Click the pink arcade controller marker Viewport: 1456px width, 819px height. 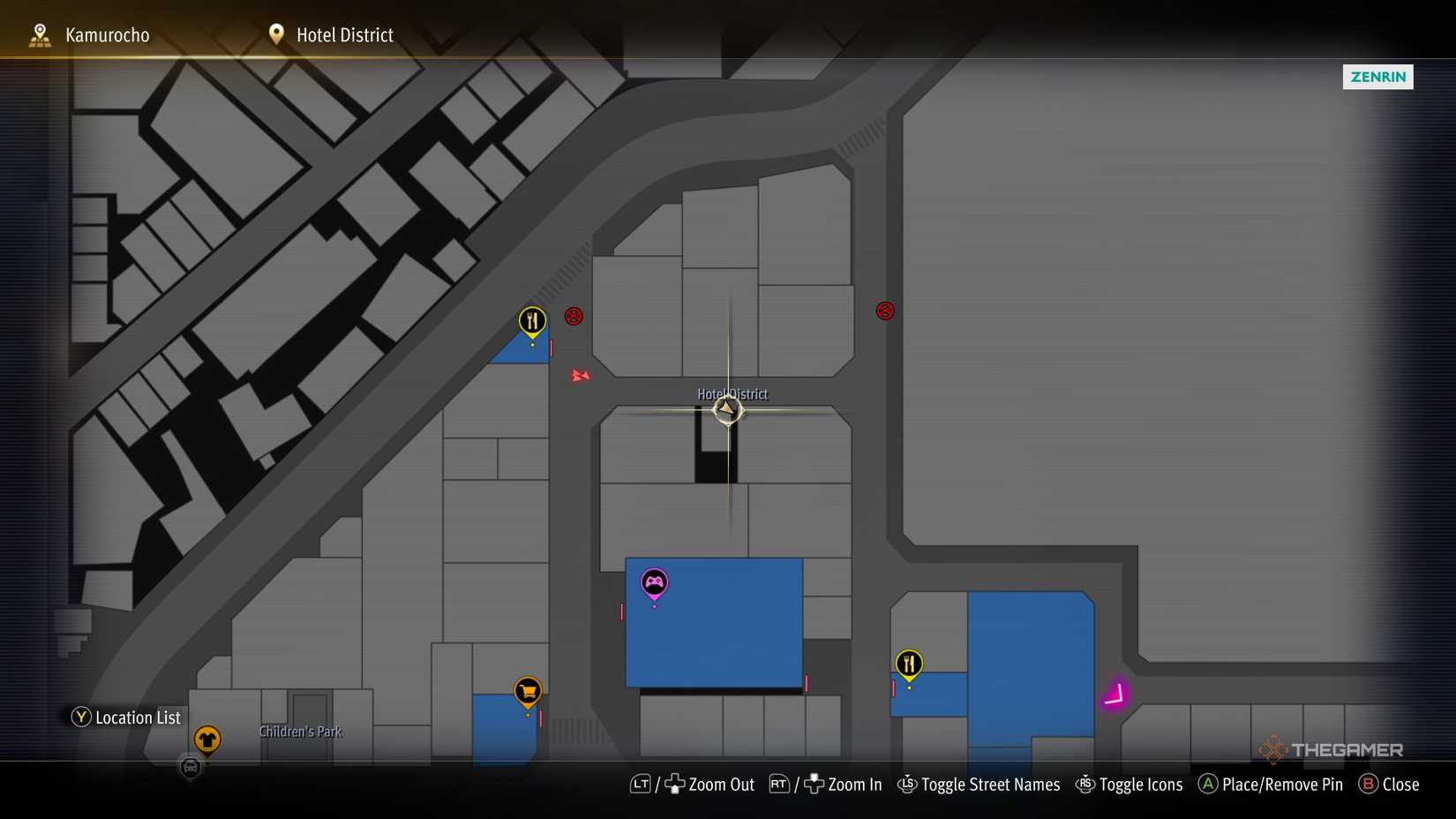[654, 582]
